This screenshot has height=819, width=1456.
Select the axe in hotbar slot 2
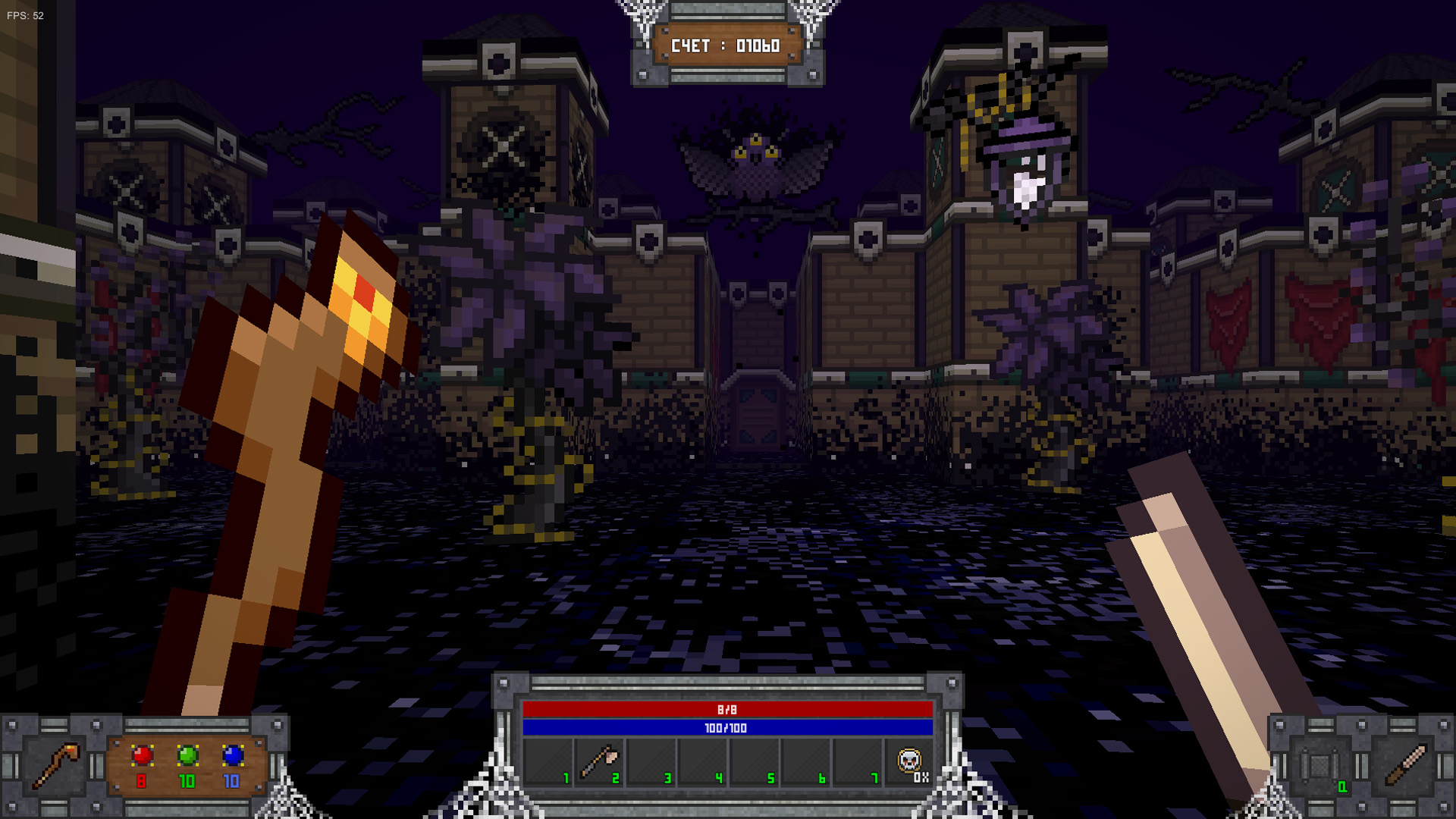[x=599, y=763]
